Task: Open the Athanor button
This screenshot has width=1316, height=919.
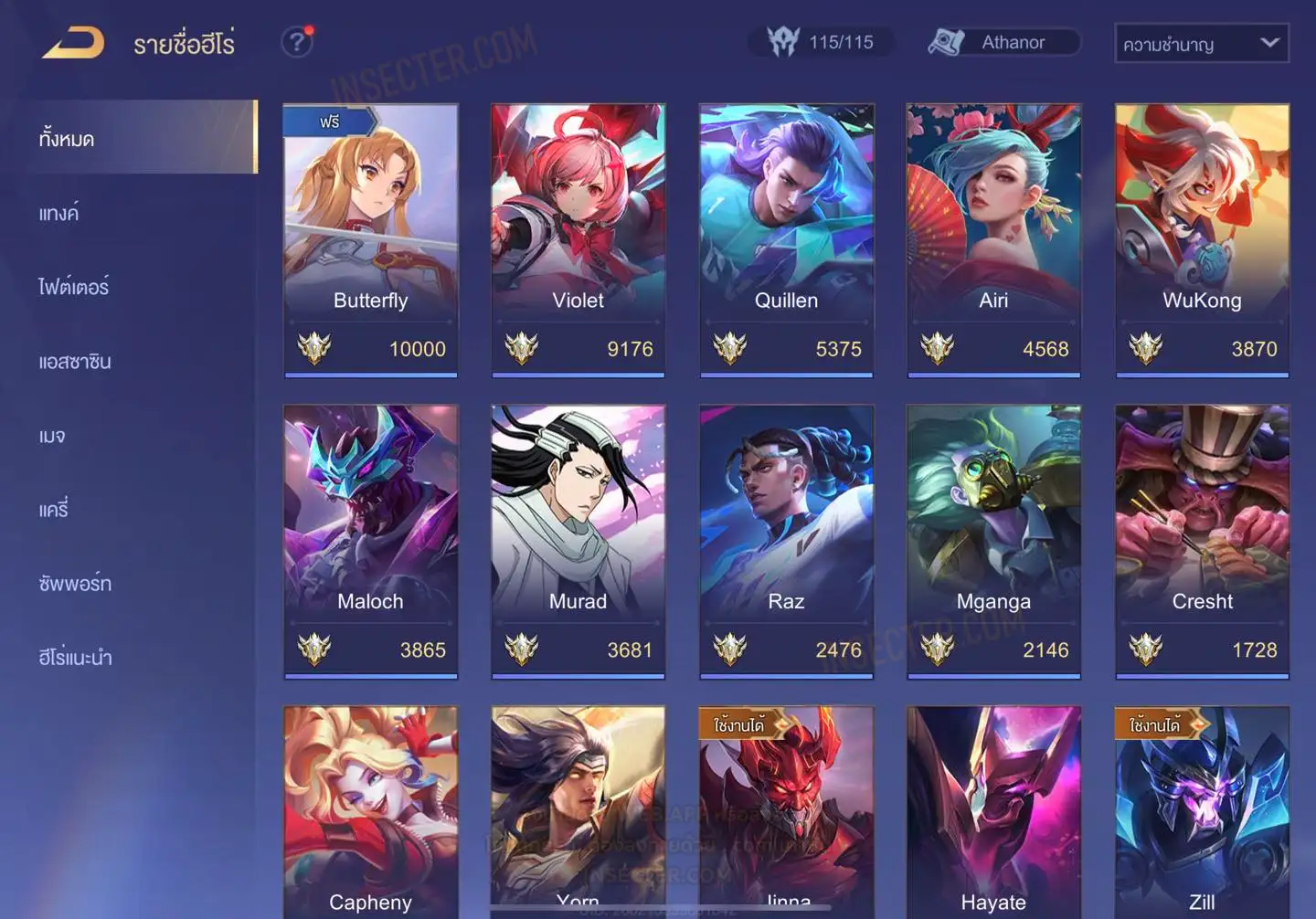Action: click(1003, 42)
